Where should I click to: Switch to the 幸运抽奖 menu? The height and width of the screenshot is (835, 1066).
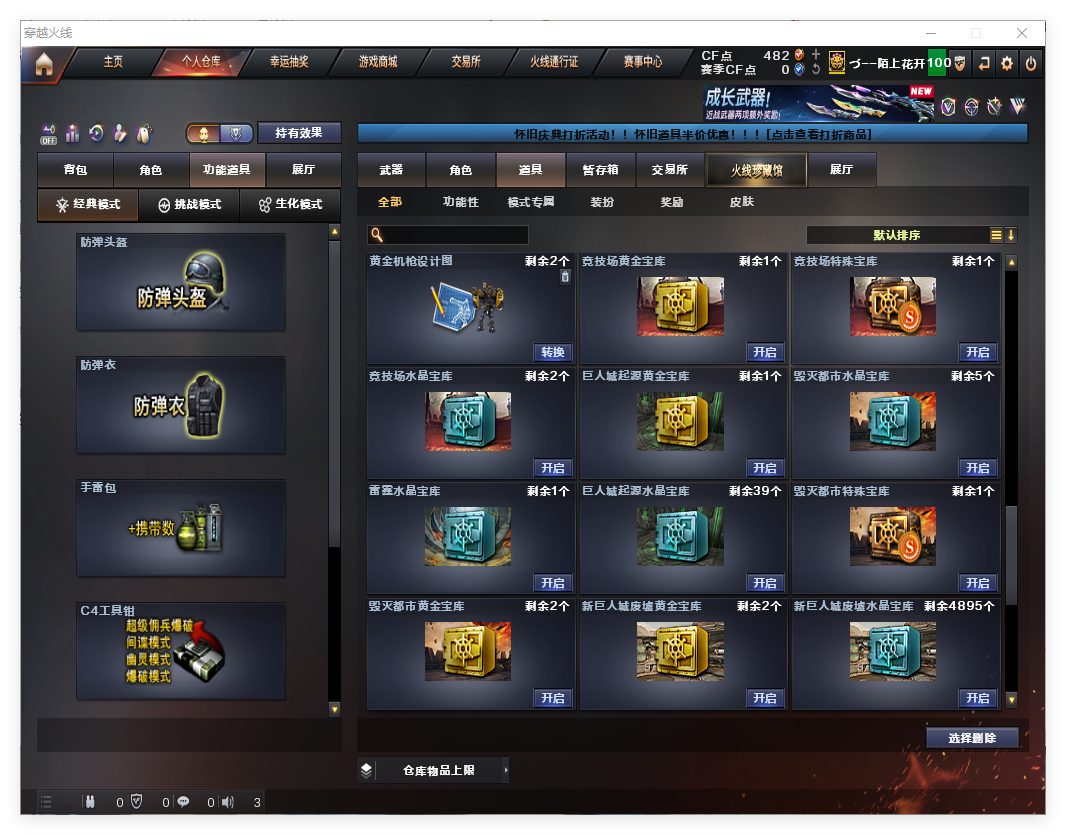289,62
